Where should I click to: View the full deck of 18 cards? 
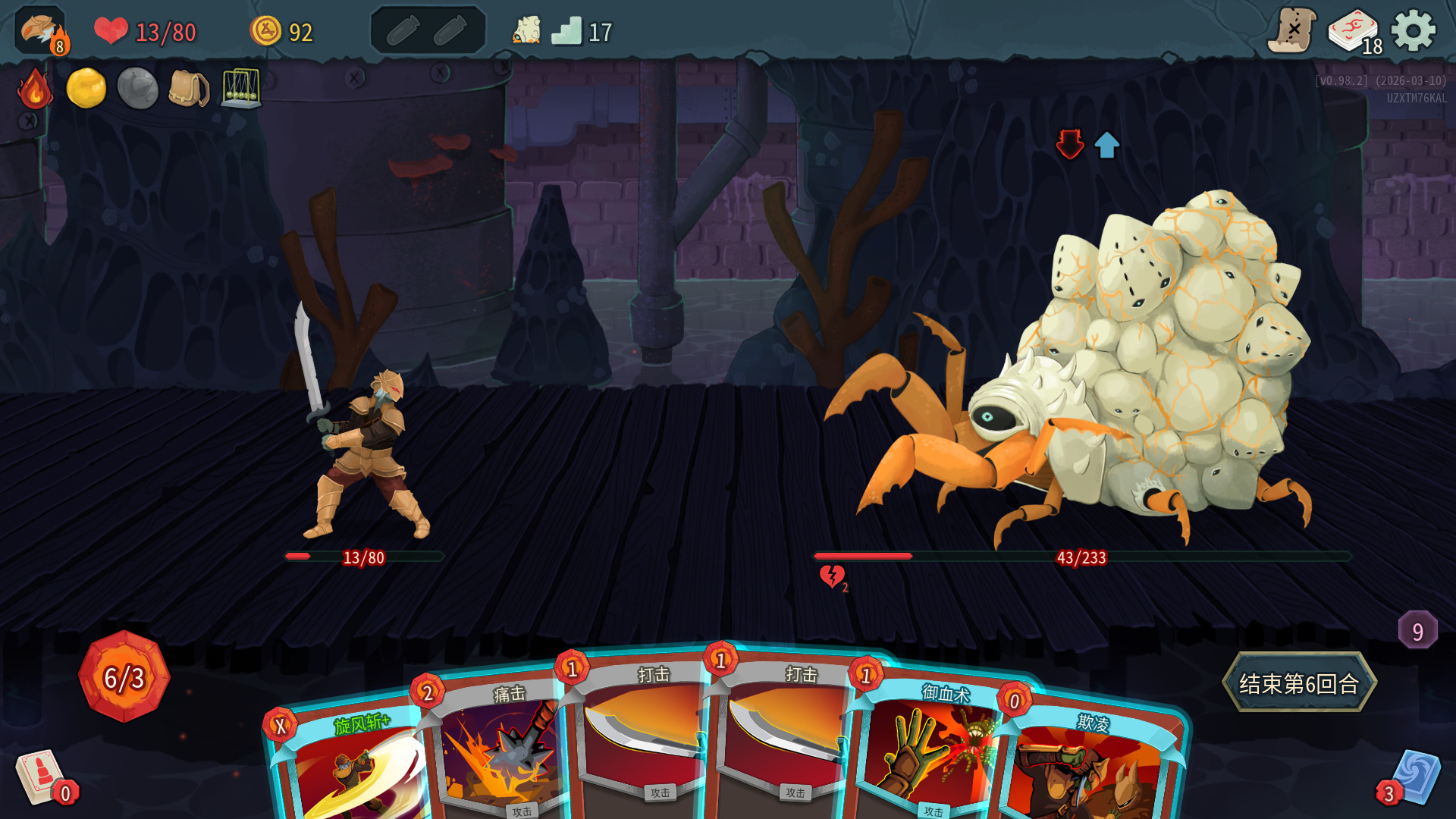[1354, 32]
